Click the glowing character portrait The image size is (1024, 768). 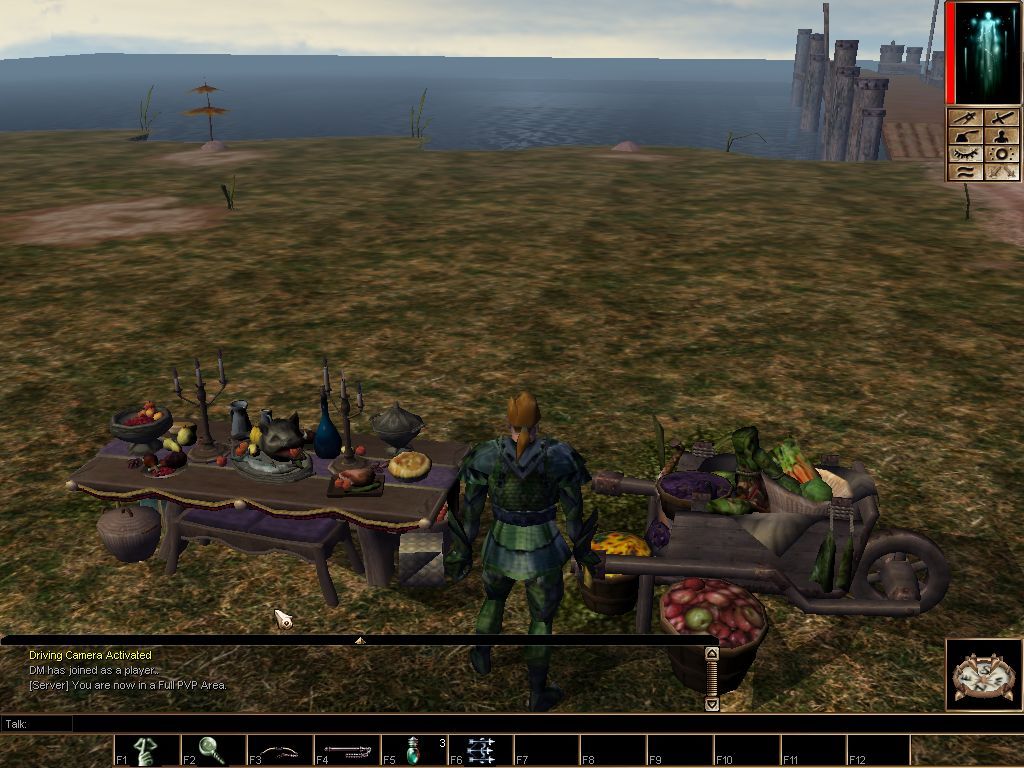(984, 53)
